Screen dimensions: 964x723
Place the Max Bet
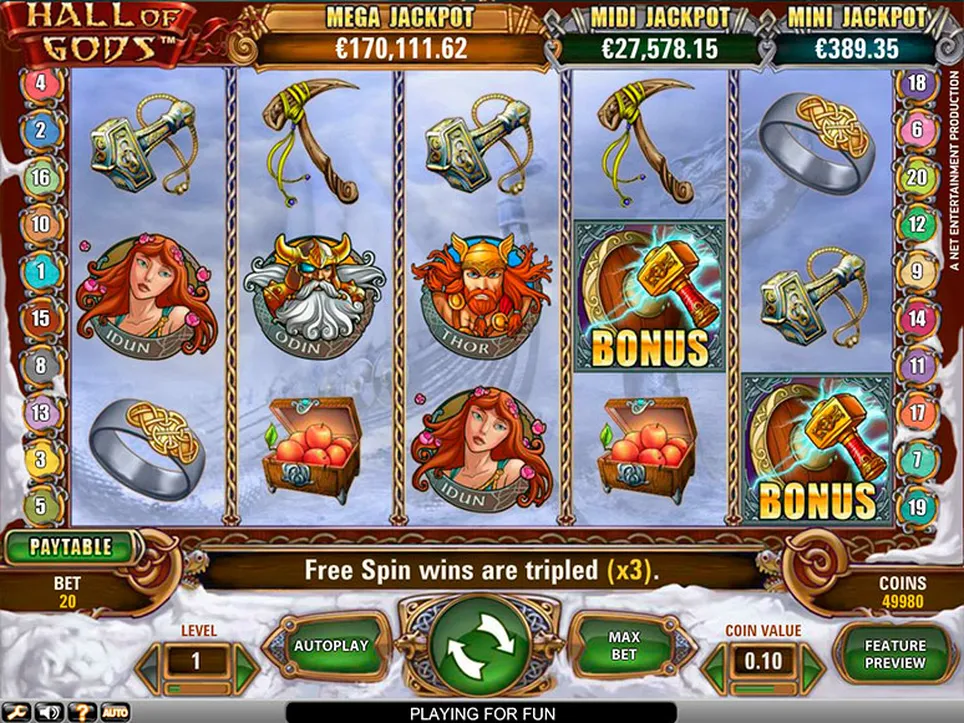click(623, 646)
